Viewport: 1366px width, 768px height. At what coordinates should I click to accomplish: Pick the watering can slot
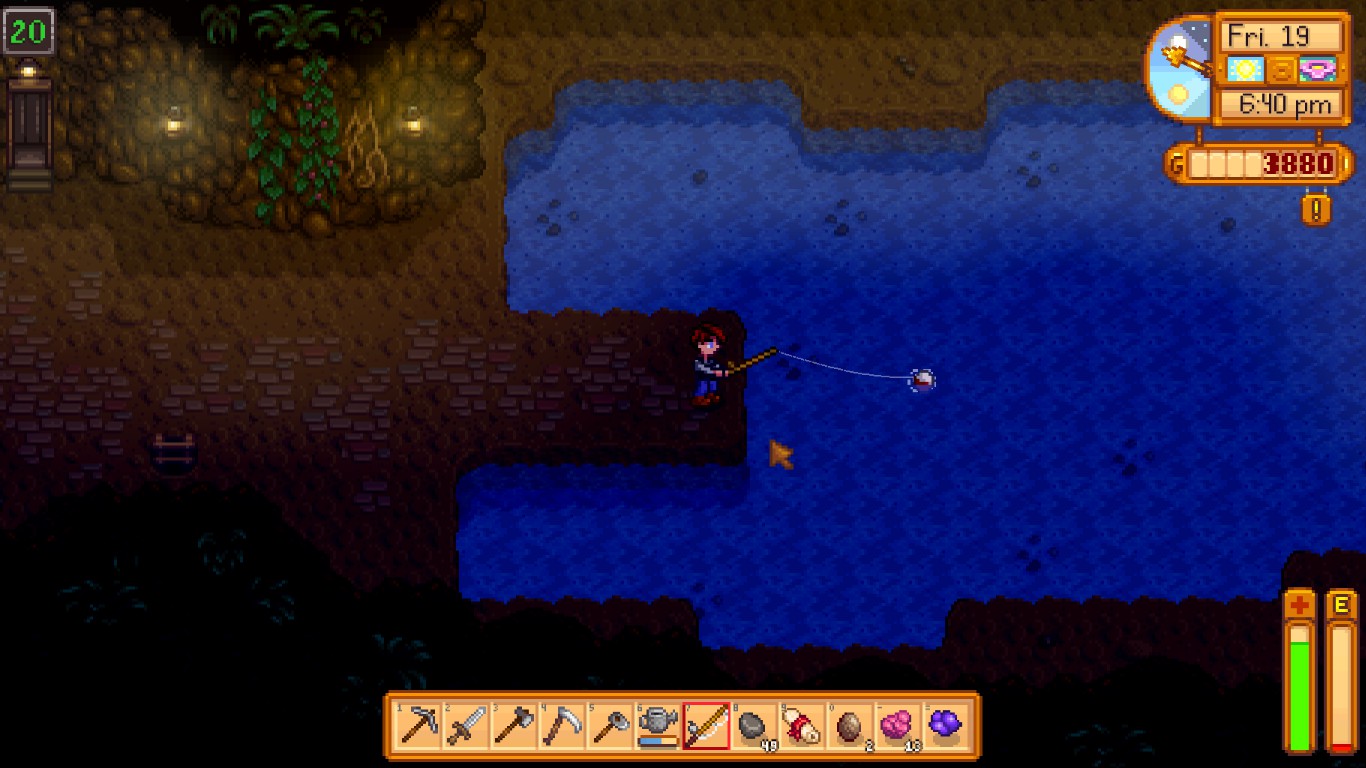(x=658, y=725)
